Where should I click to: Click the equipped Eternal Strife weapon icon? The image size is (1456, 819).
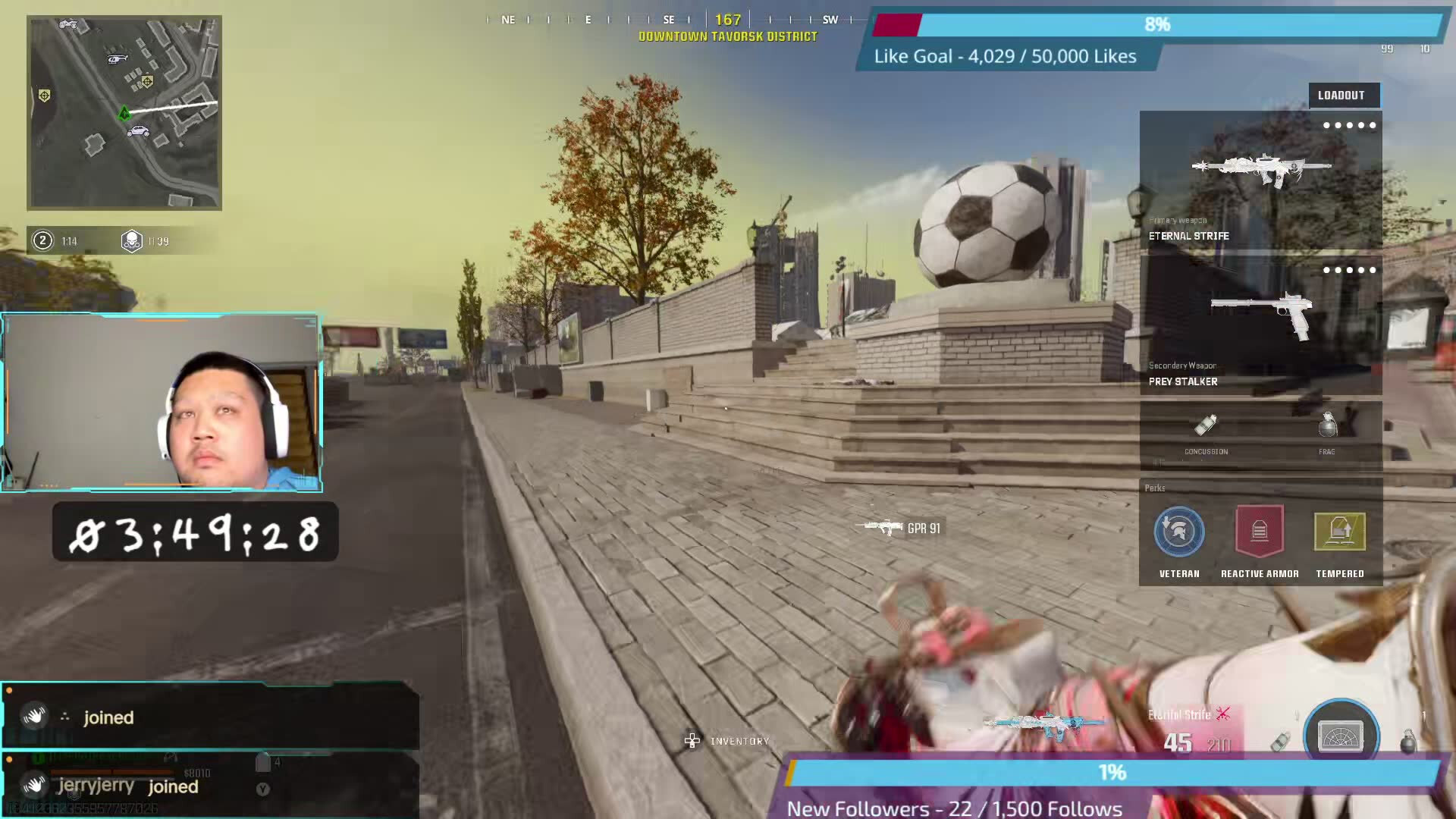tap(1045, 725)
